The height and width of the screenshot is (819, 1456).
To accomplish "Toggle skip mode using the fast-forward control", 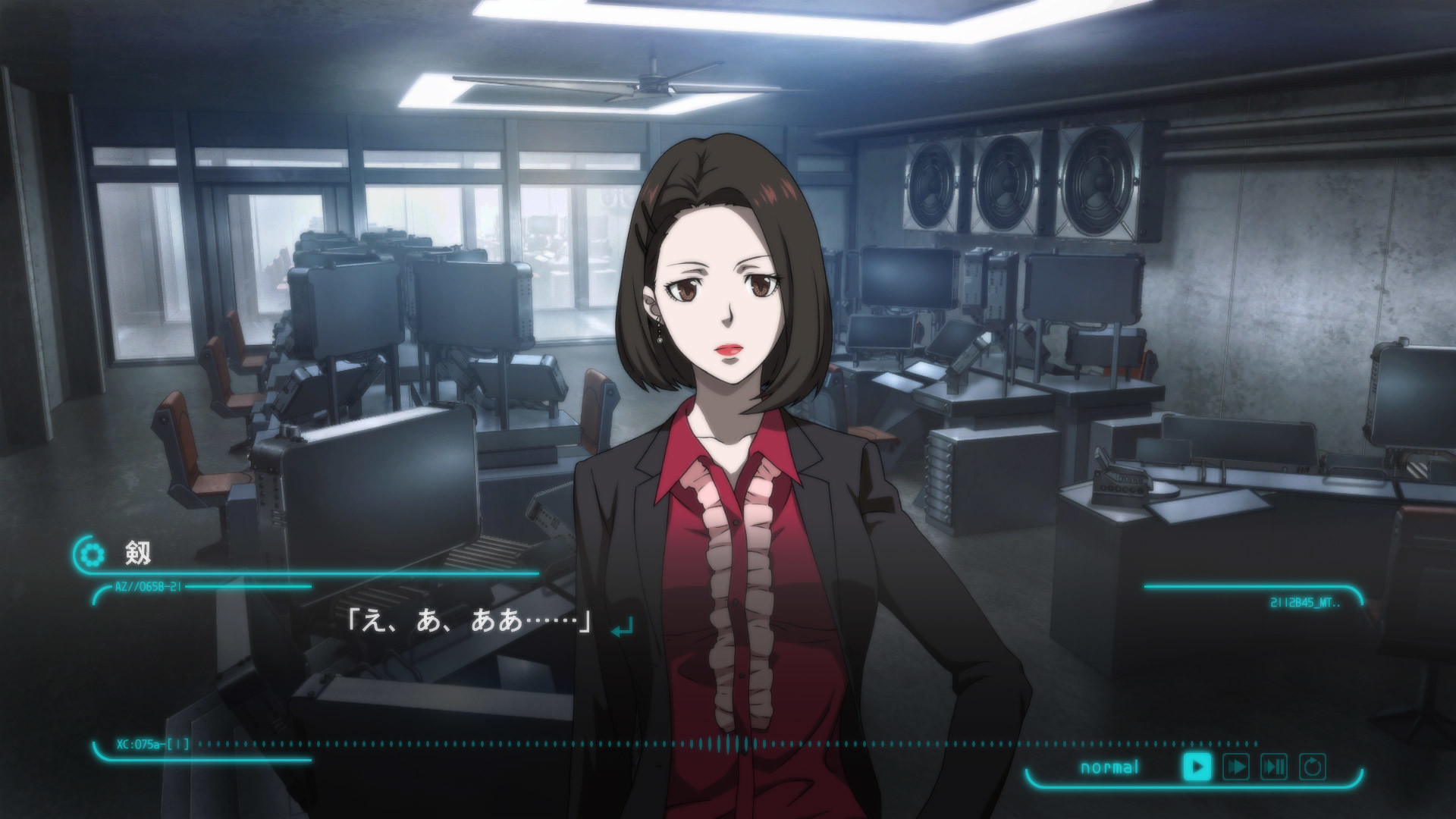I will [x=1236, y=767].
